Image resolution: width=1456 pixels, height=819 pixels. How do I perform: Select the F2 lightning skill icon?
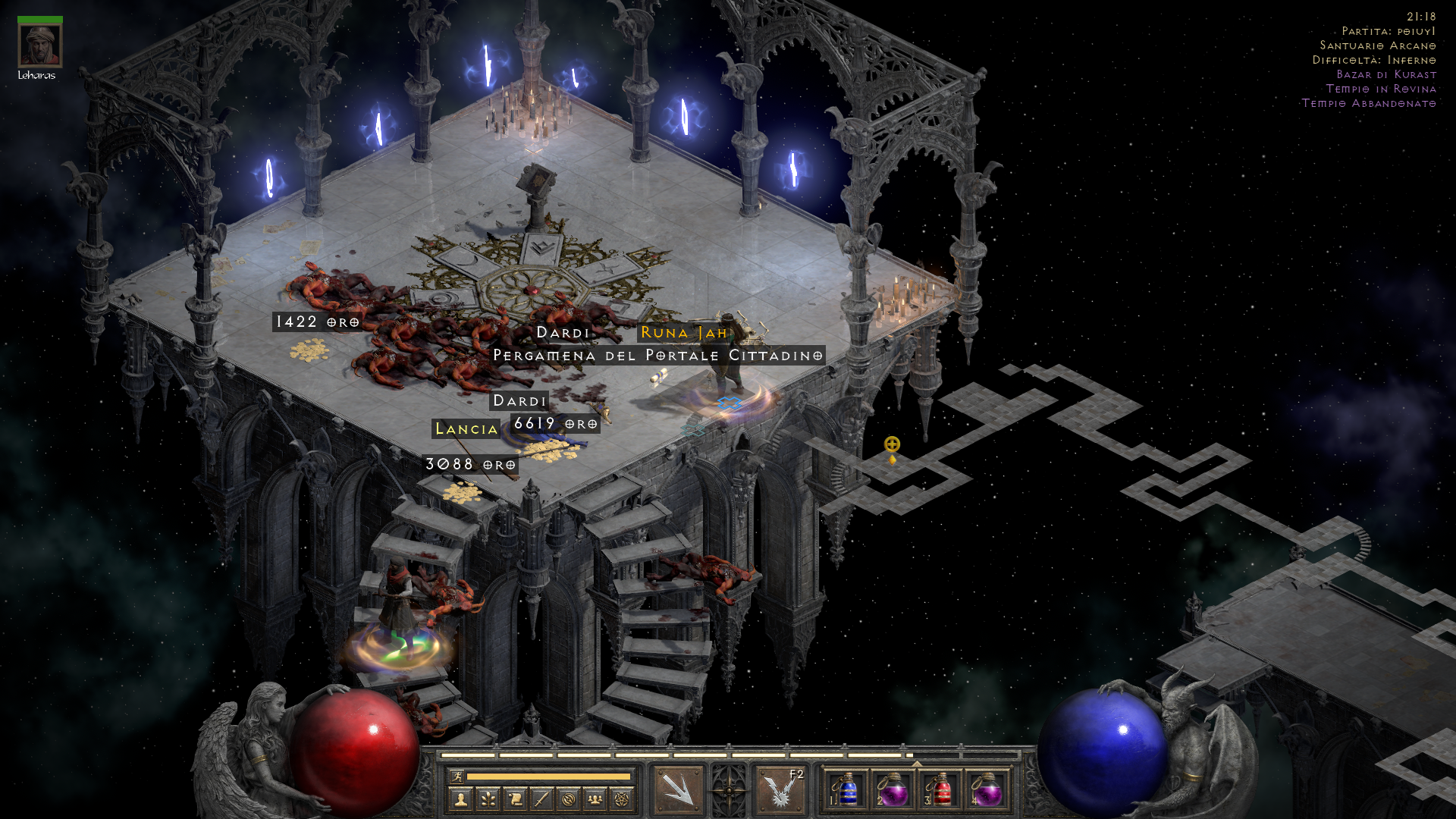780,789
